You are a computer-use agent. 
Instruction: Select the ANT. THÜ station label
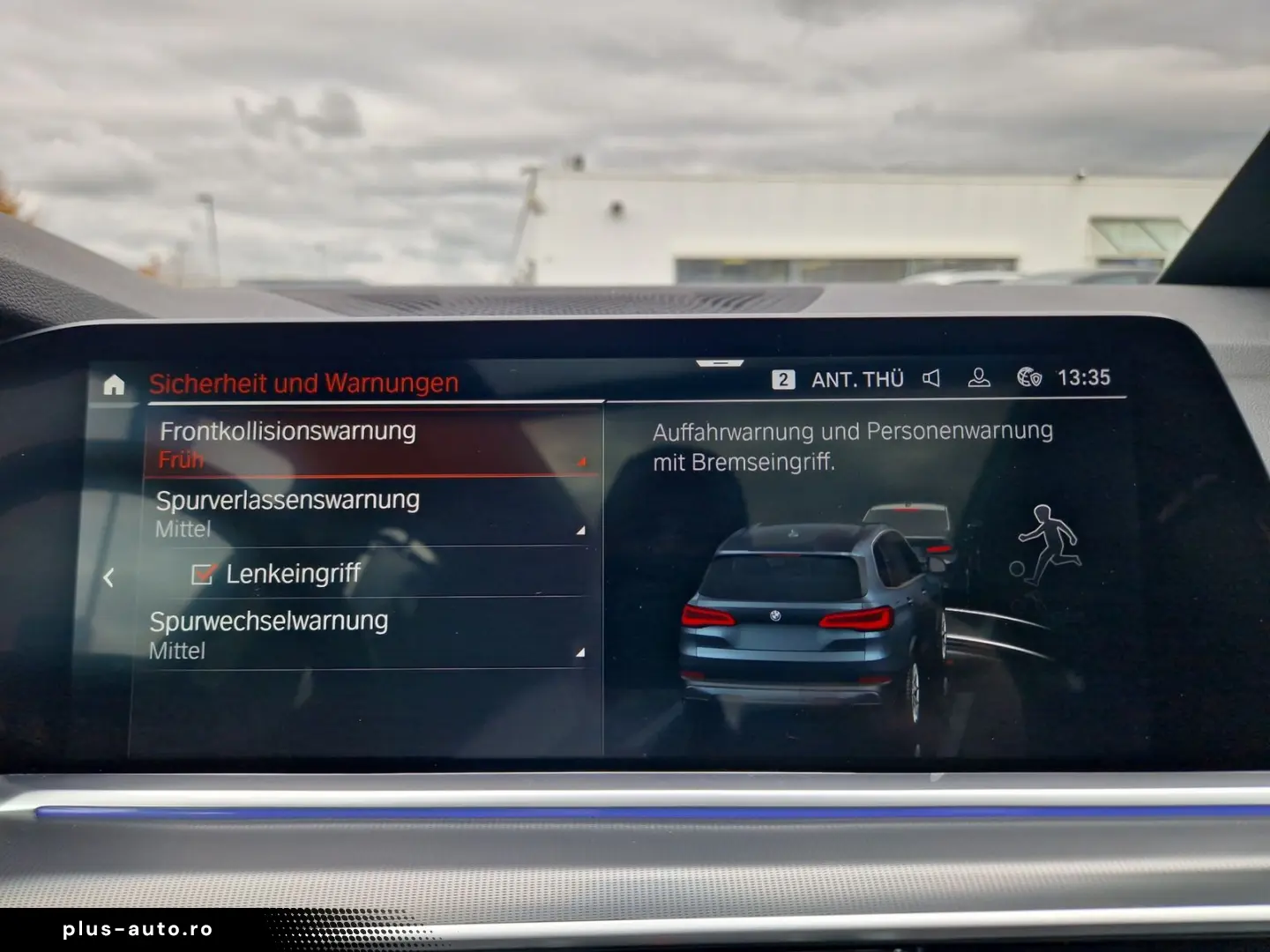[857, 378]
